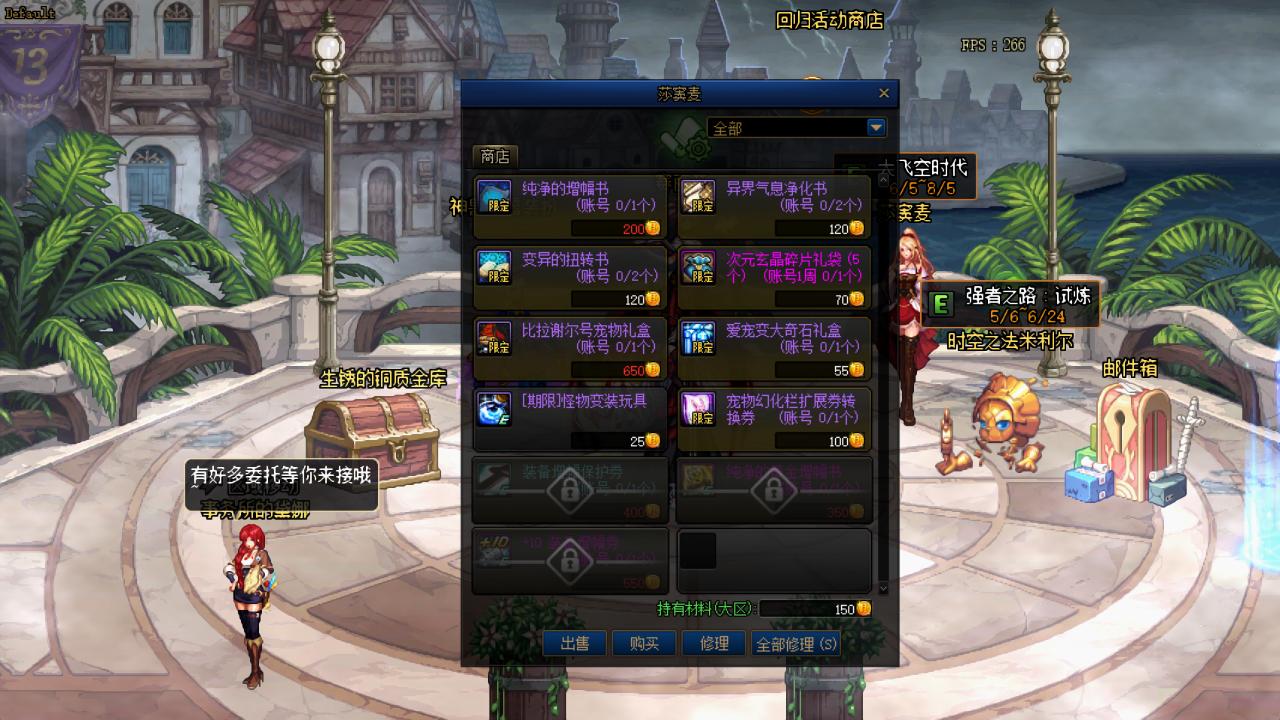
Task: Select the 纯净的增幅书 item icon
Action: (x=494, y=198)
